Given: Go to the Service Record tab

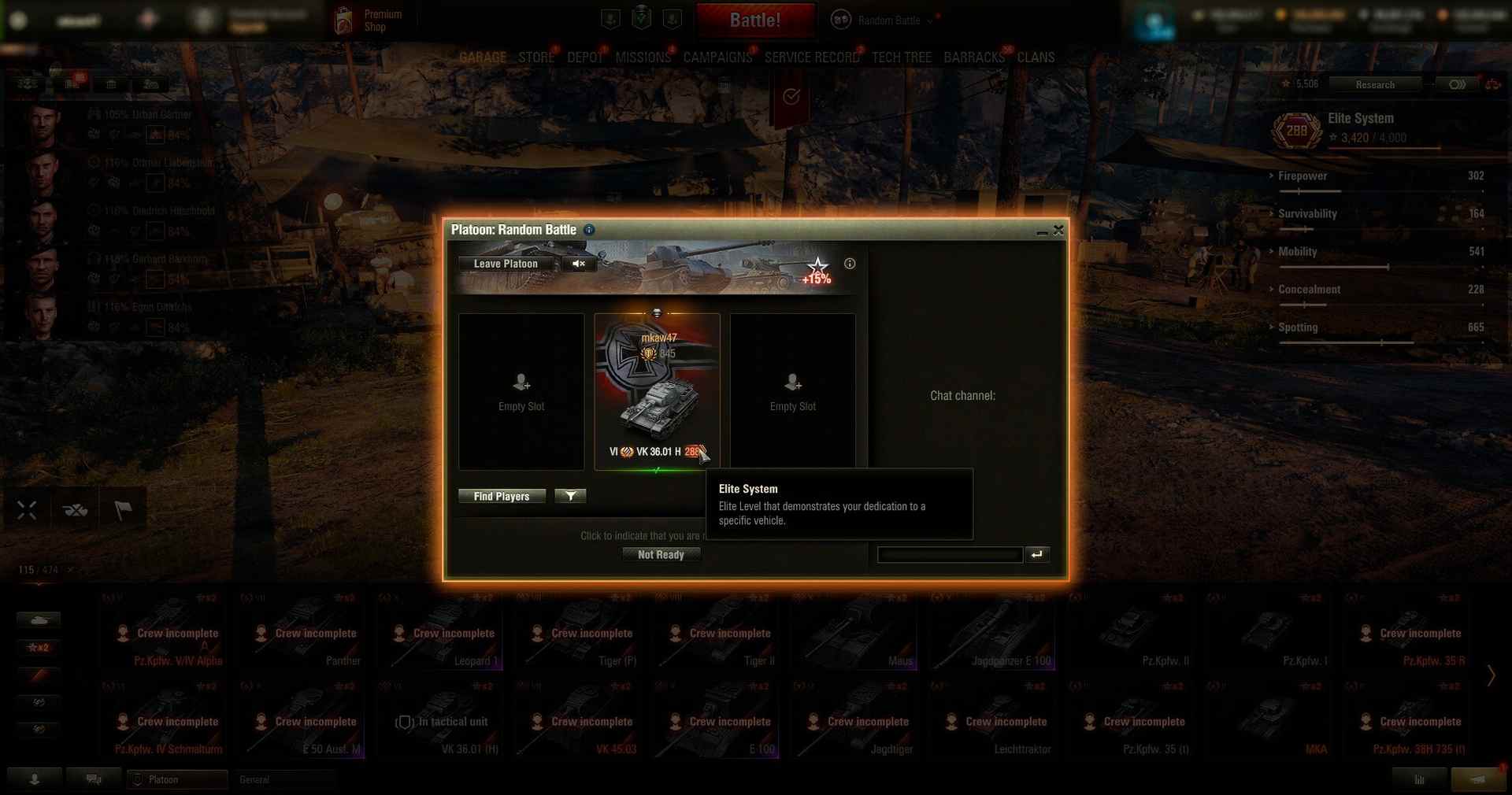Looking at the screenshot, I should coord(812,57).
